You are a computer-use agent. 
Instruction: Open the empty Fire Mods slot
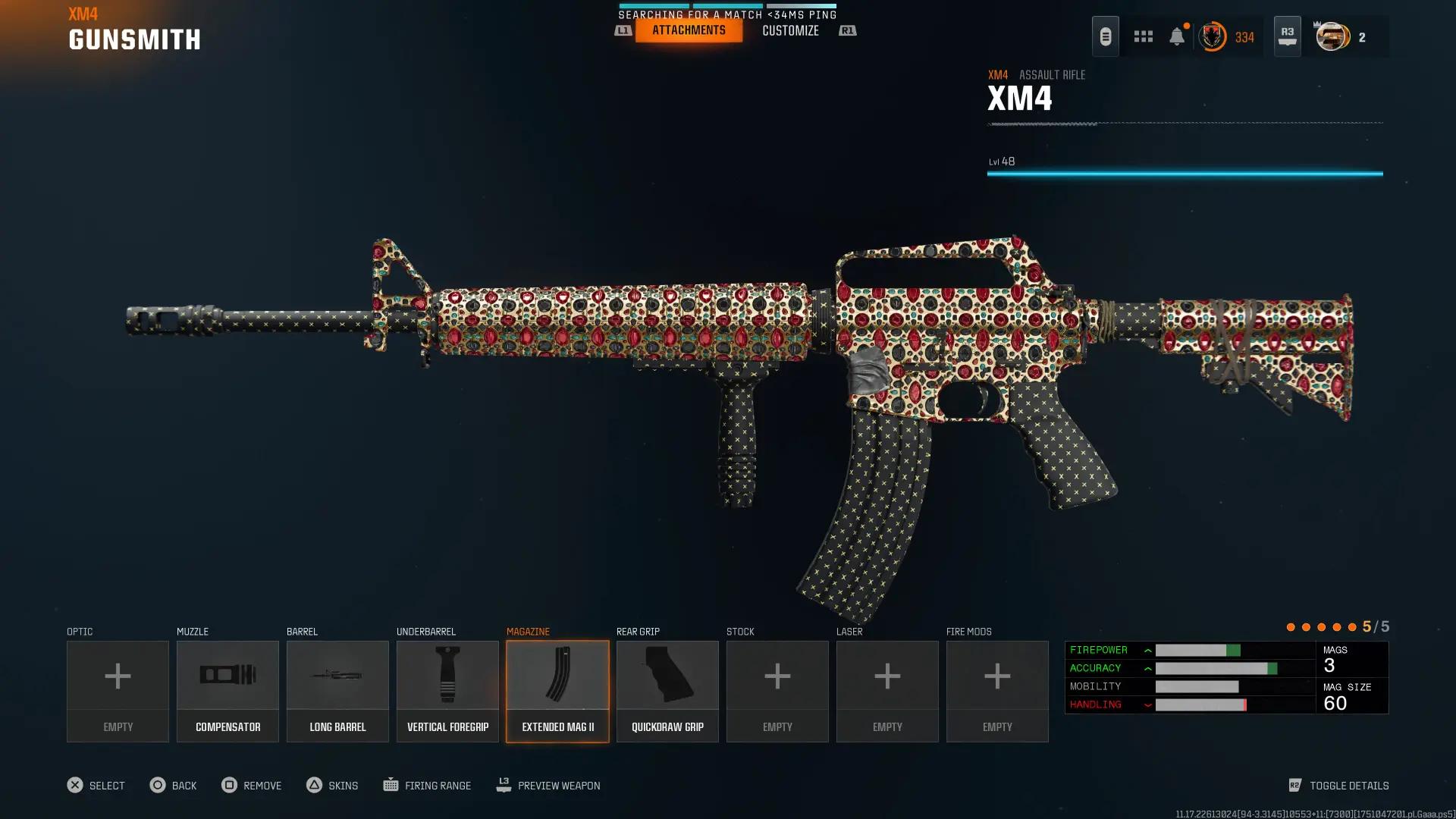tap(997, 691)
